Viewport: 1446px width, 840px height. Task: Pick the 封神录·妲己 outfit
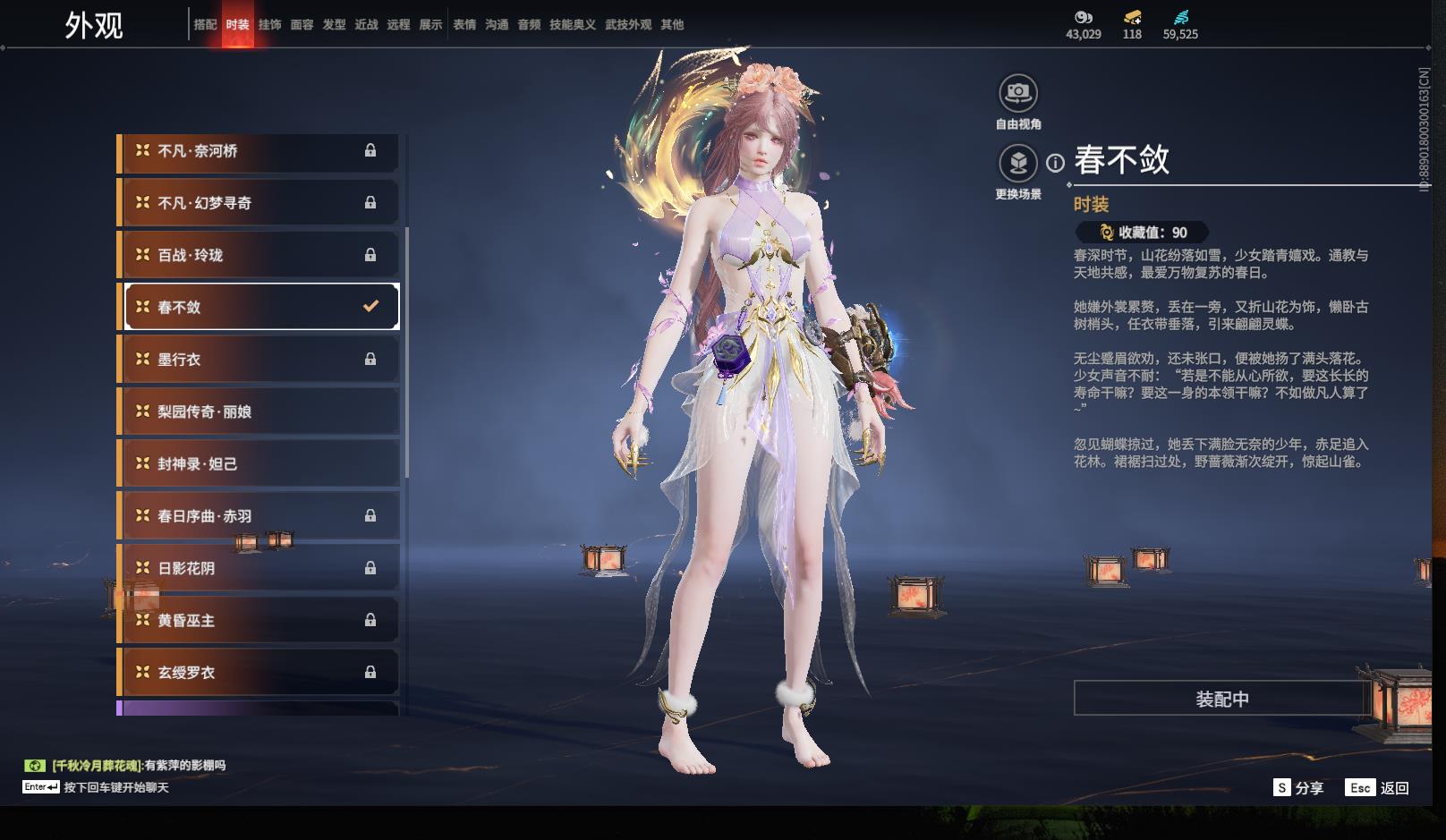click(x=258, y=463)
